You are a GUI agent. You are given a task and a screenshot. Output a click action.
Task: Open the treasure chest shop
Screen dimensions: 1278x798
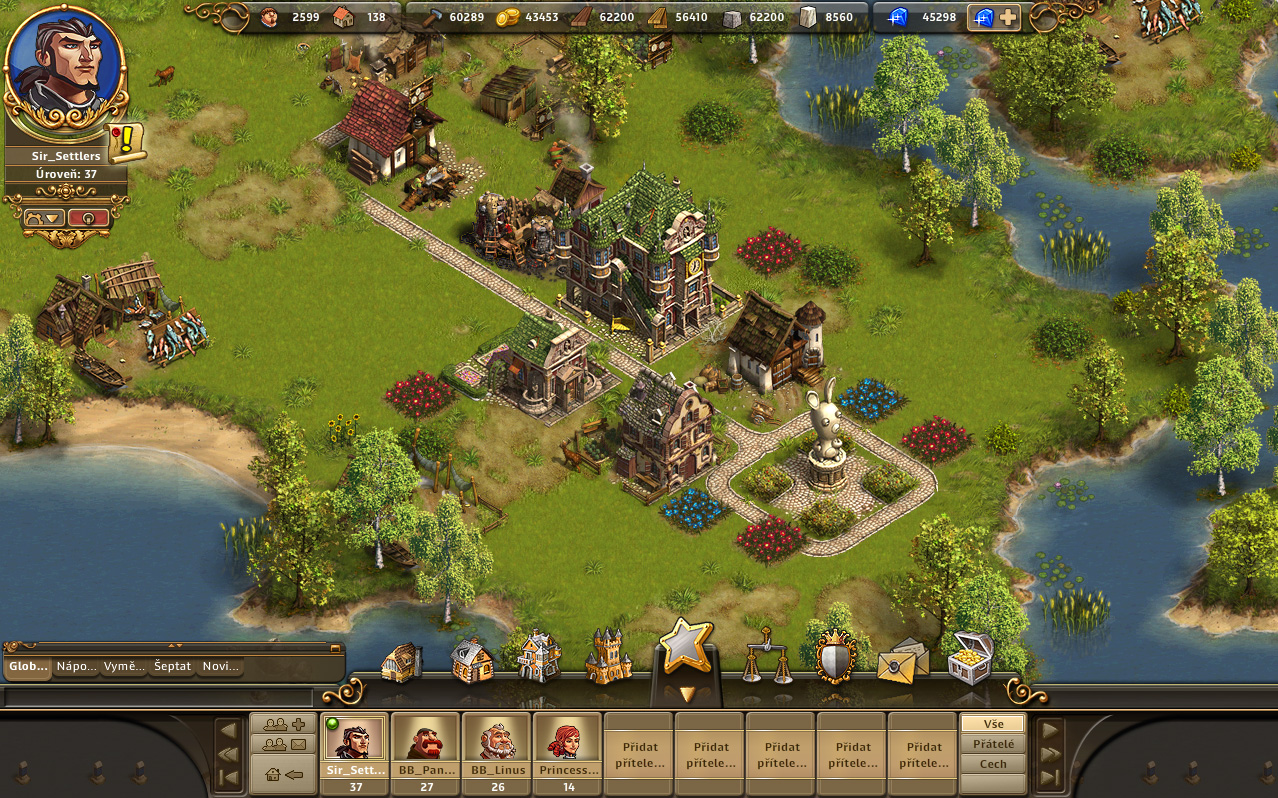point(970,657)
